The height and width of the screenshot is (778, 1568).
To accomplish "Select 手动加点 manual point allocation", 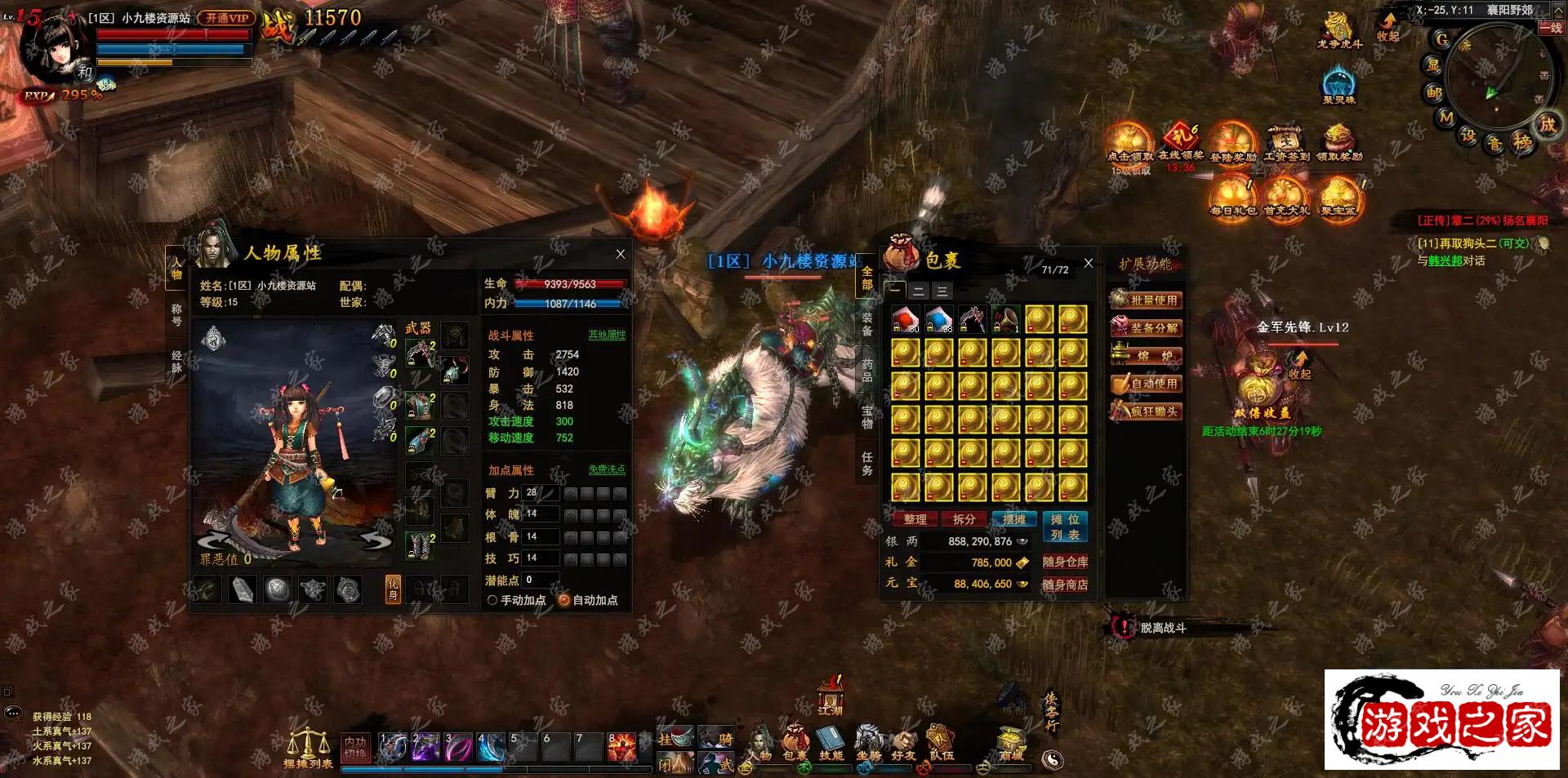I will [492, 600].
